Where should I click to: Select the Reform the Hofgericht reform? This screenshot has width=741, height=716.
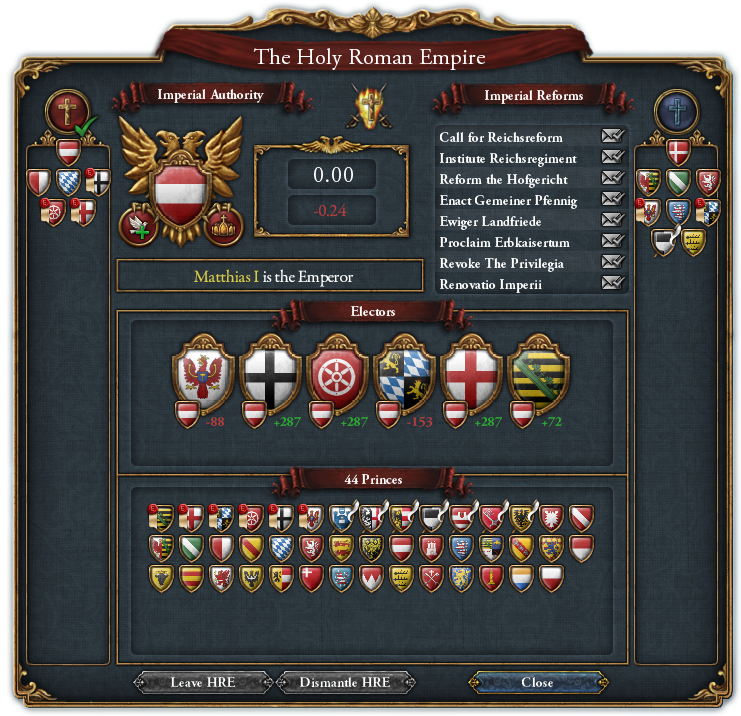(x=612, y=179)
